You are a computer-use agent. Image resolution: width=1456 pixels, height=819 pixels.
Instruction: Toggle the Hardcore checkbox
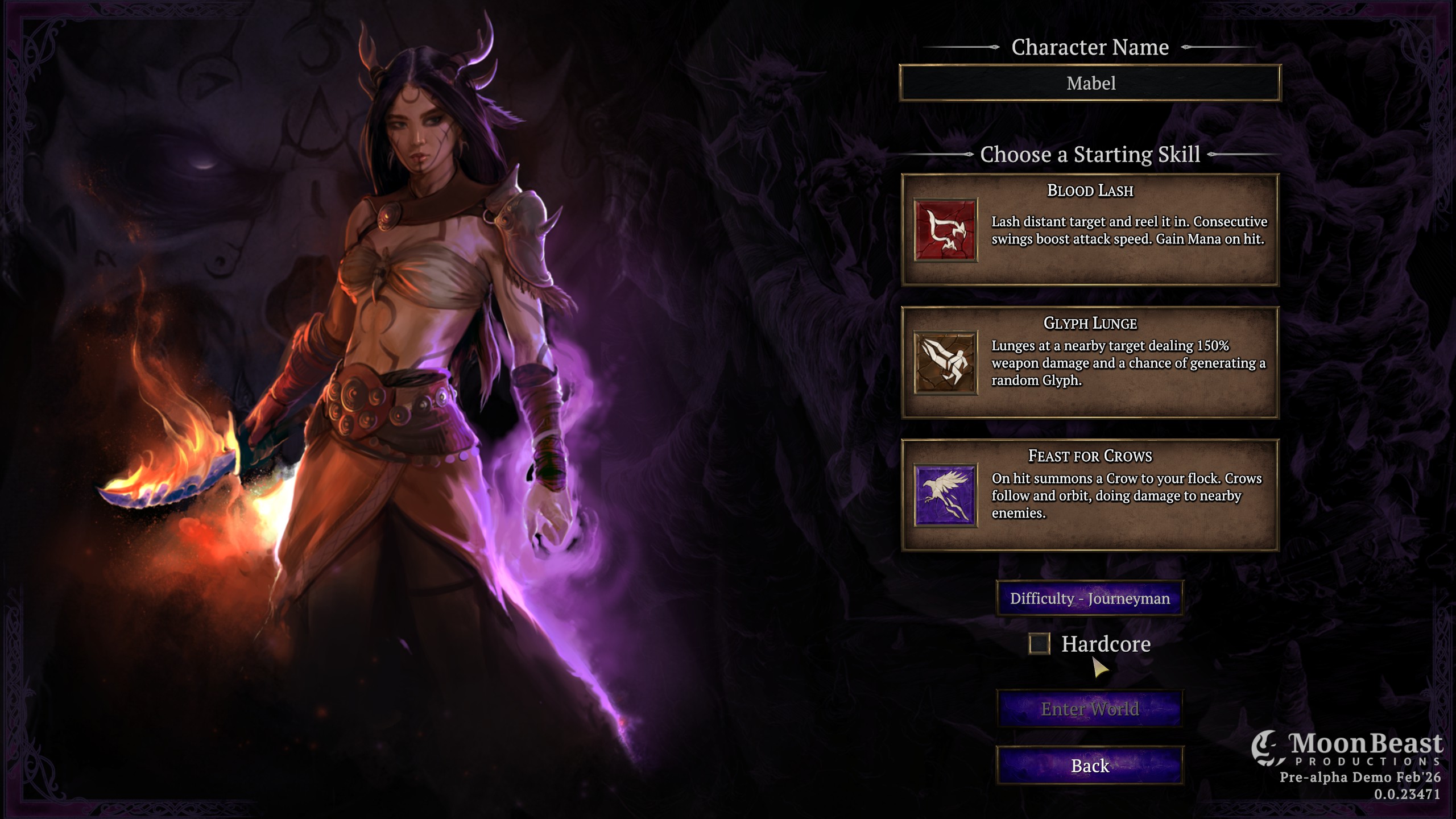[1039, 644]
